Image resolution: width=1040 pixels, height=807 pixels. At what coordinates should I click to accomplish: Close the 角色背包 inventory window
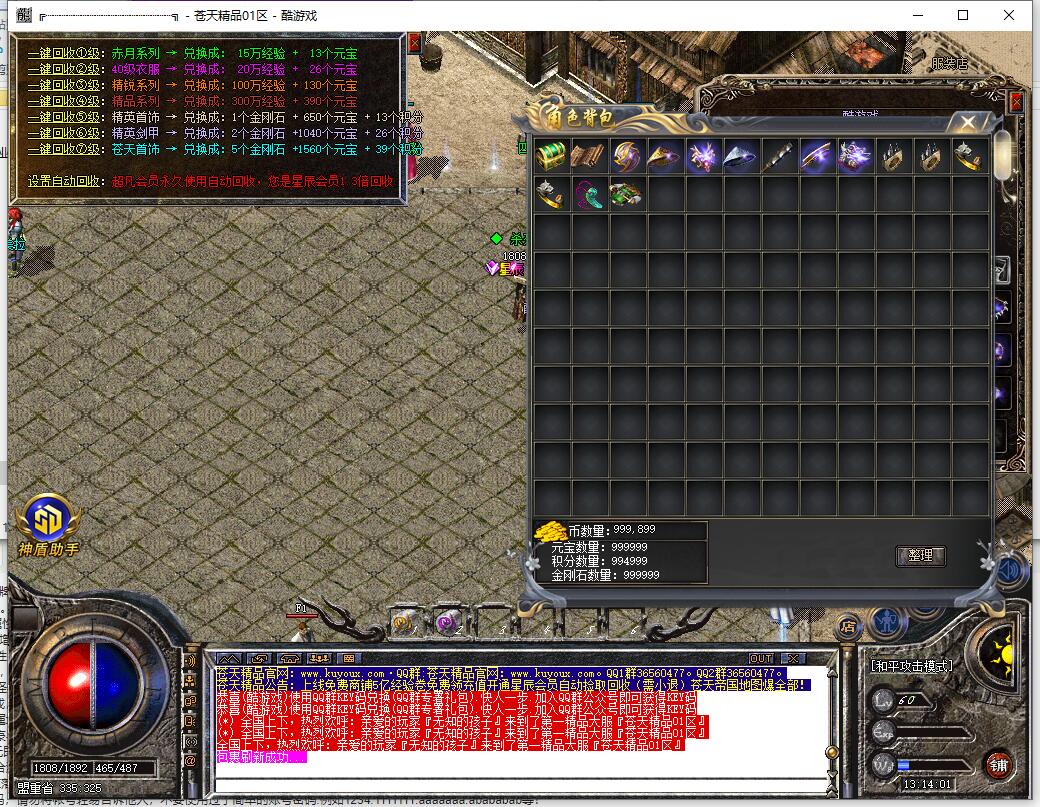point(967,121)
